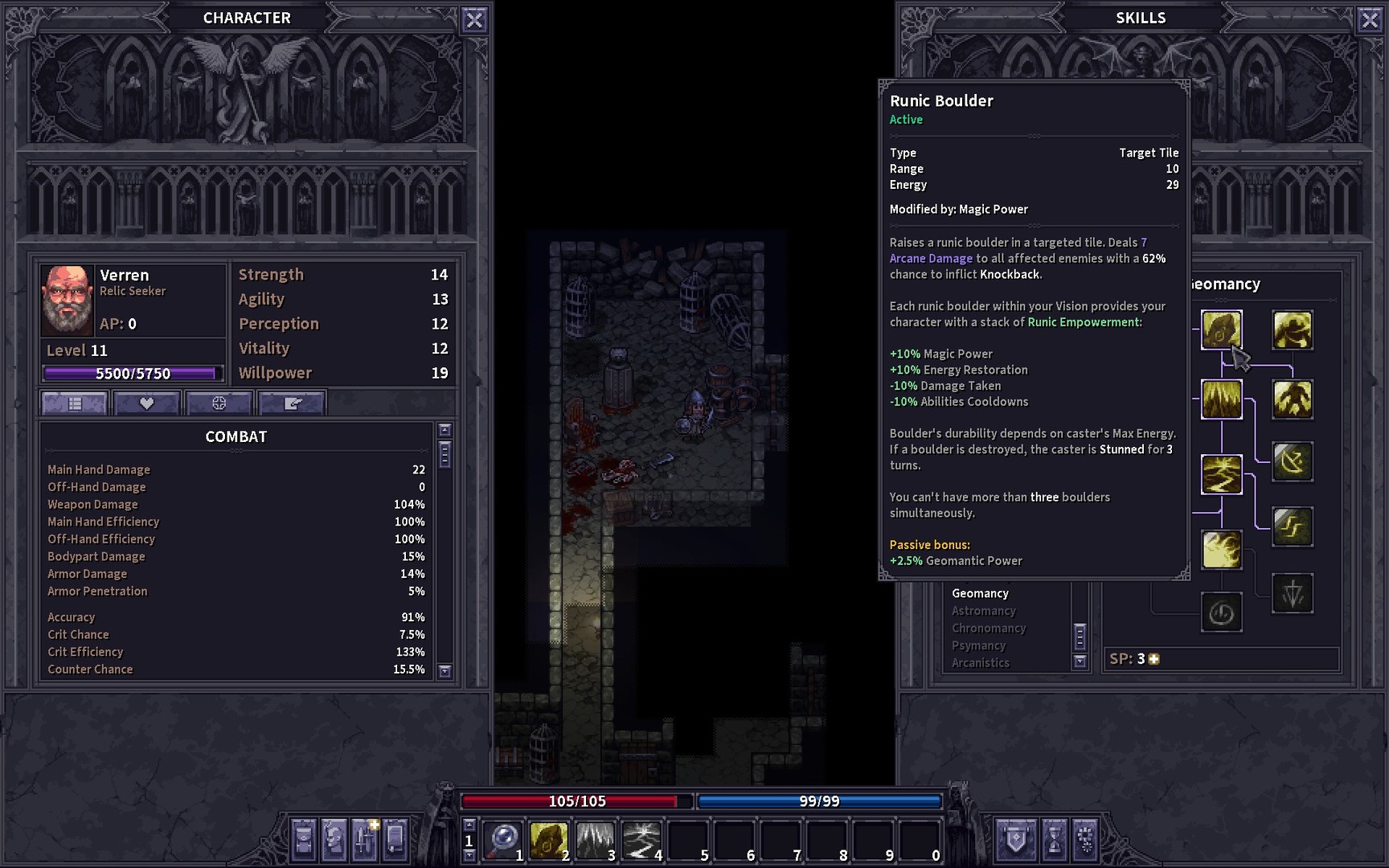This screenshot has width=1389, height=868.
Task: Open the character head menu button
Action: 334,840
